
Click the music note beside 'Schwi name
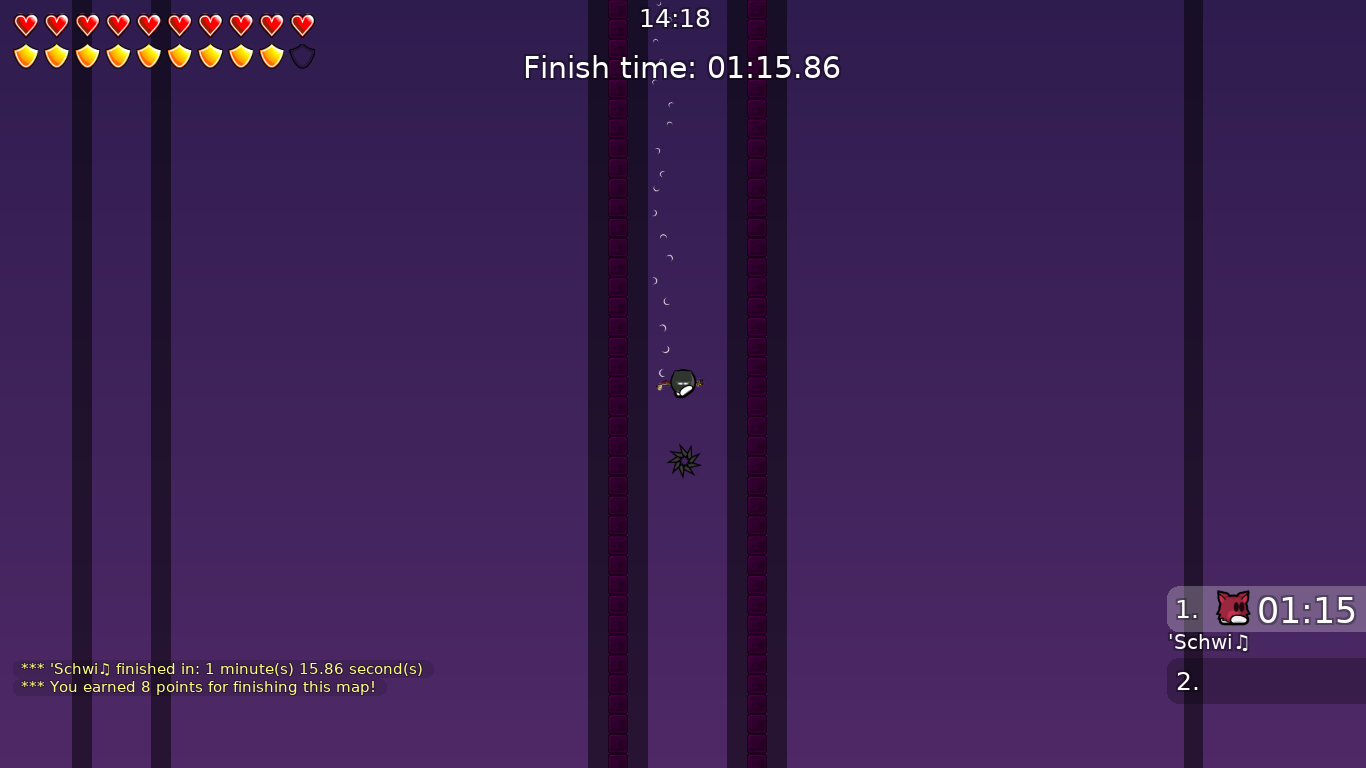[1241, 643]
